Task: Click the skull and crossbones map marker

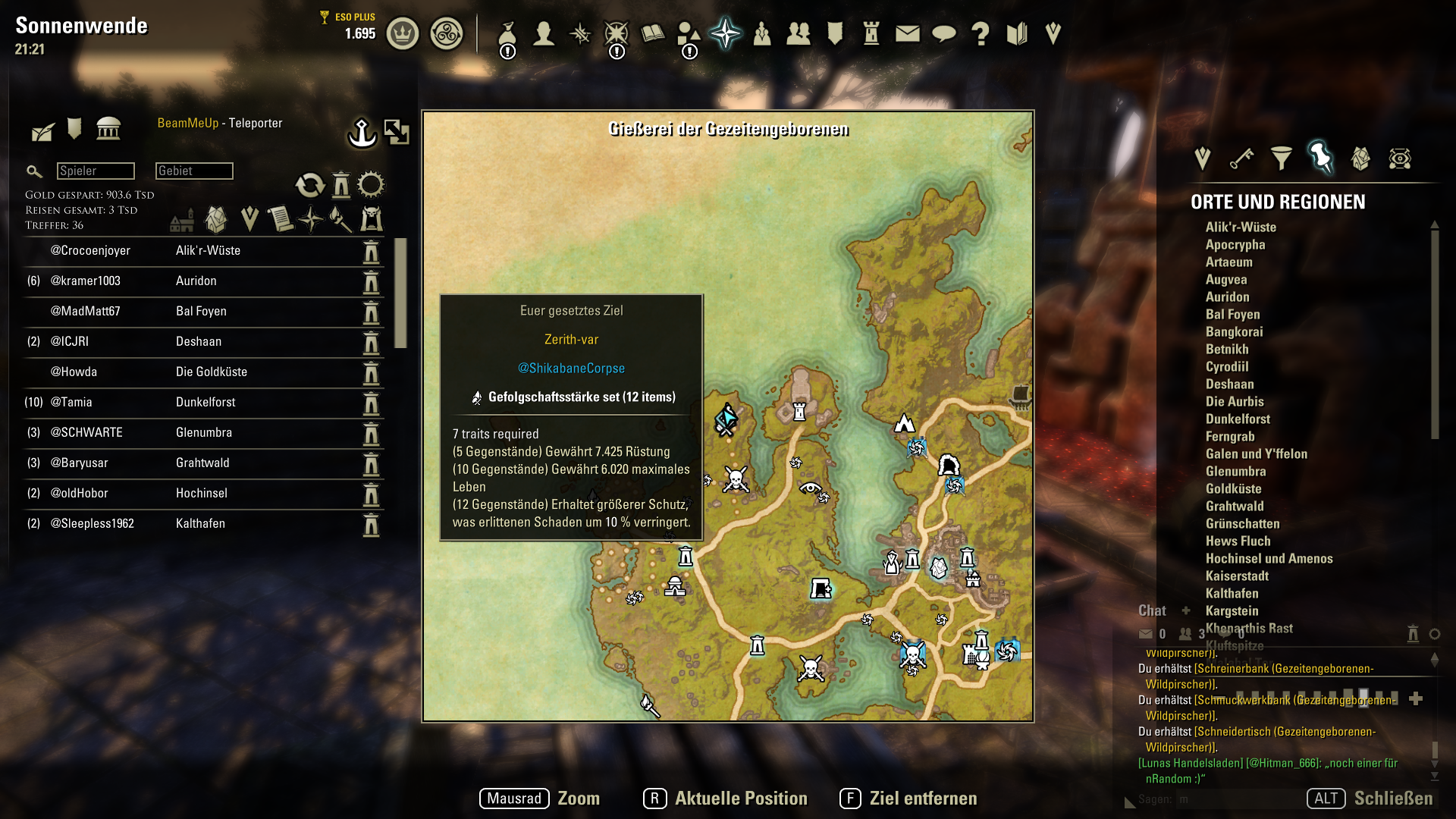Action: pos(735,479)
